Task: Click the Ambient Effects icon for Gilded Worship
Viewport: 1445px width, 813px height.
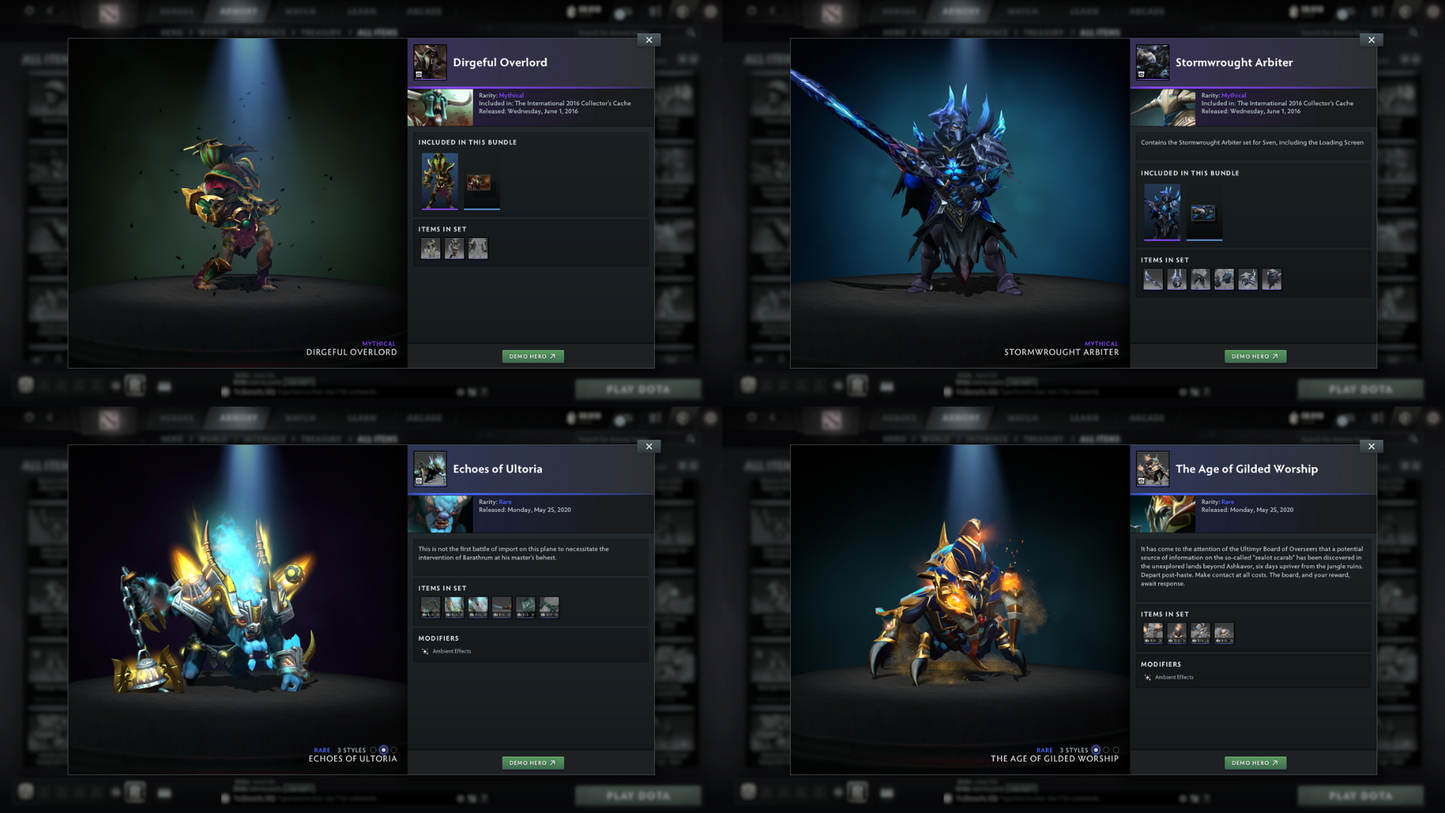Action: [x=1146, y=677]
